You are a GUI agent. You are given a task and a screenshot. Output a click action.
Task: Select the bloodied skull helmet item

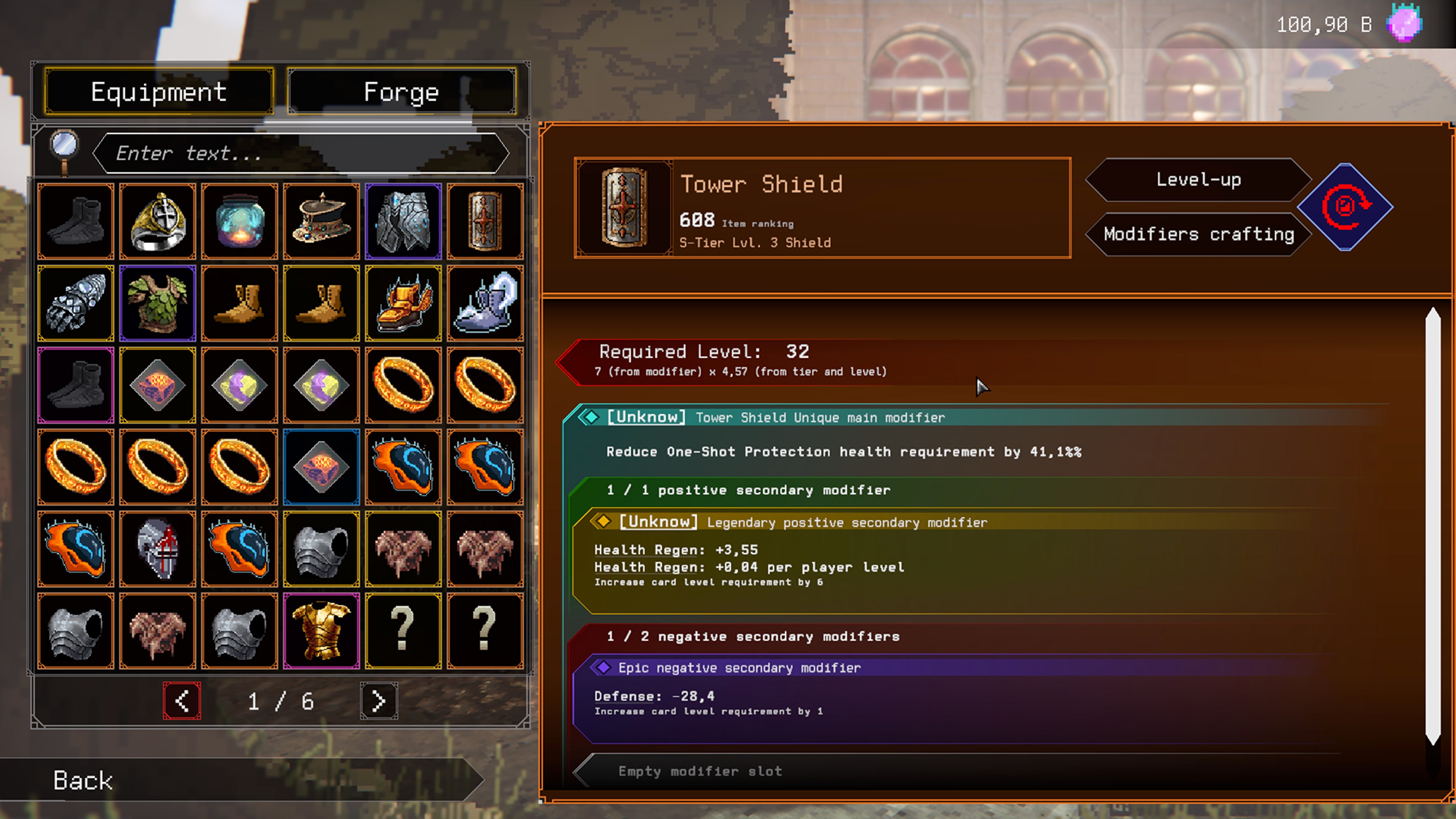pos(158,548)
